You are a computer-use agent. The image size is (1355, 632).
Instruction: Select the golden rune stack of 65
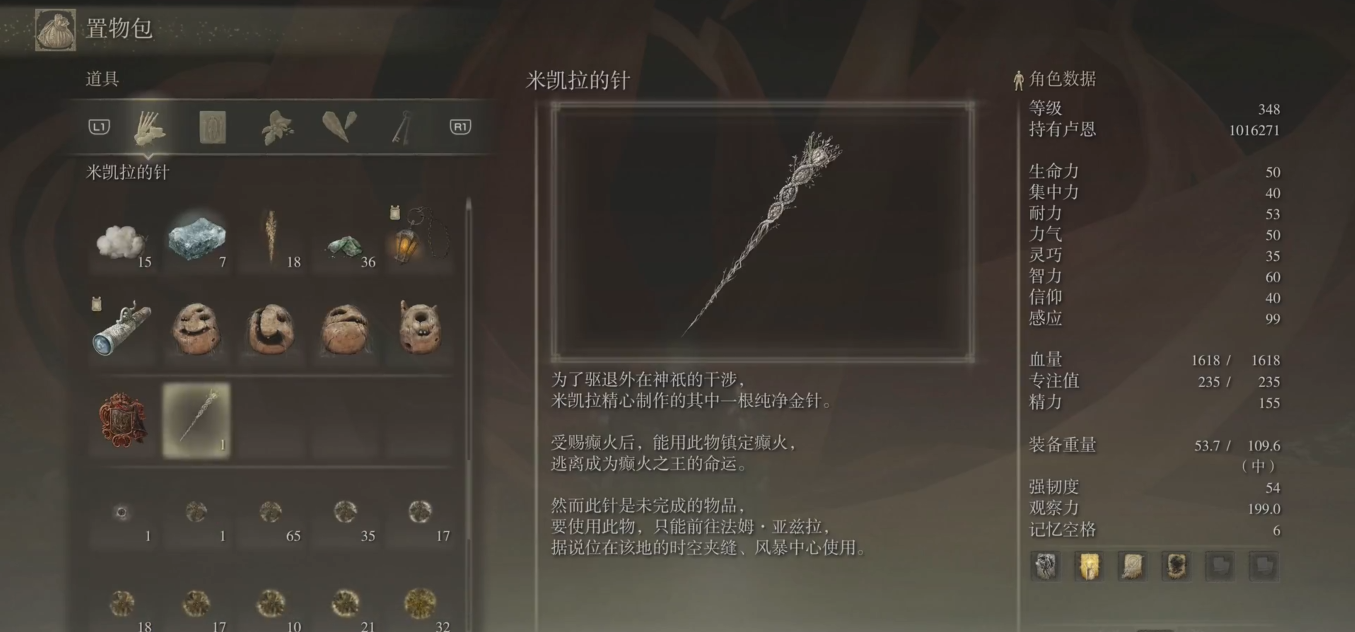(x=271, y=517)
